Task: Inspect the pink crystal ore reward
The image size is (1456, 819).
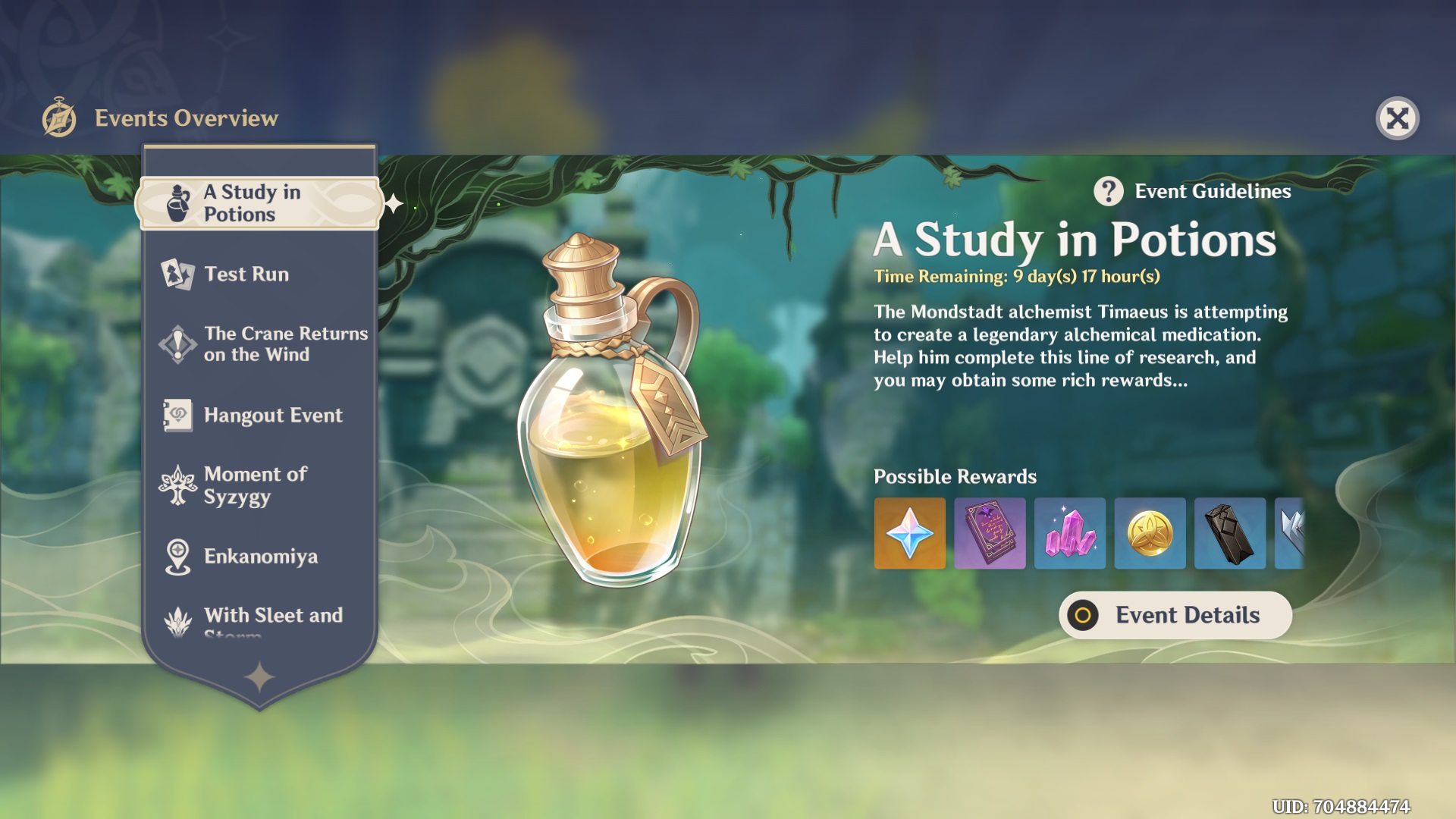Action: (1069, 533)
